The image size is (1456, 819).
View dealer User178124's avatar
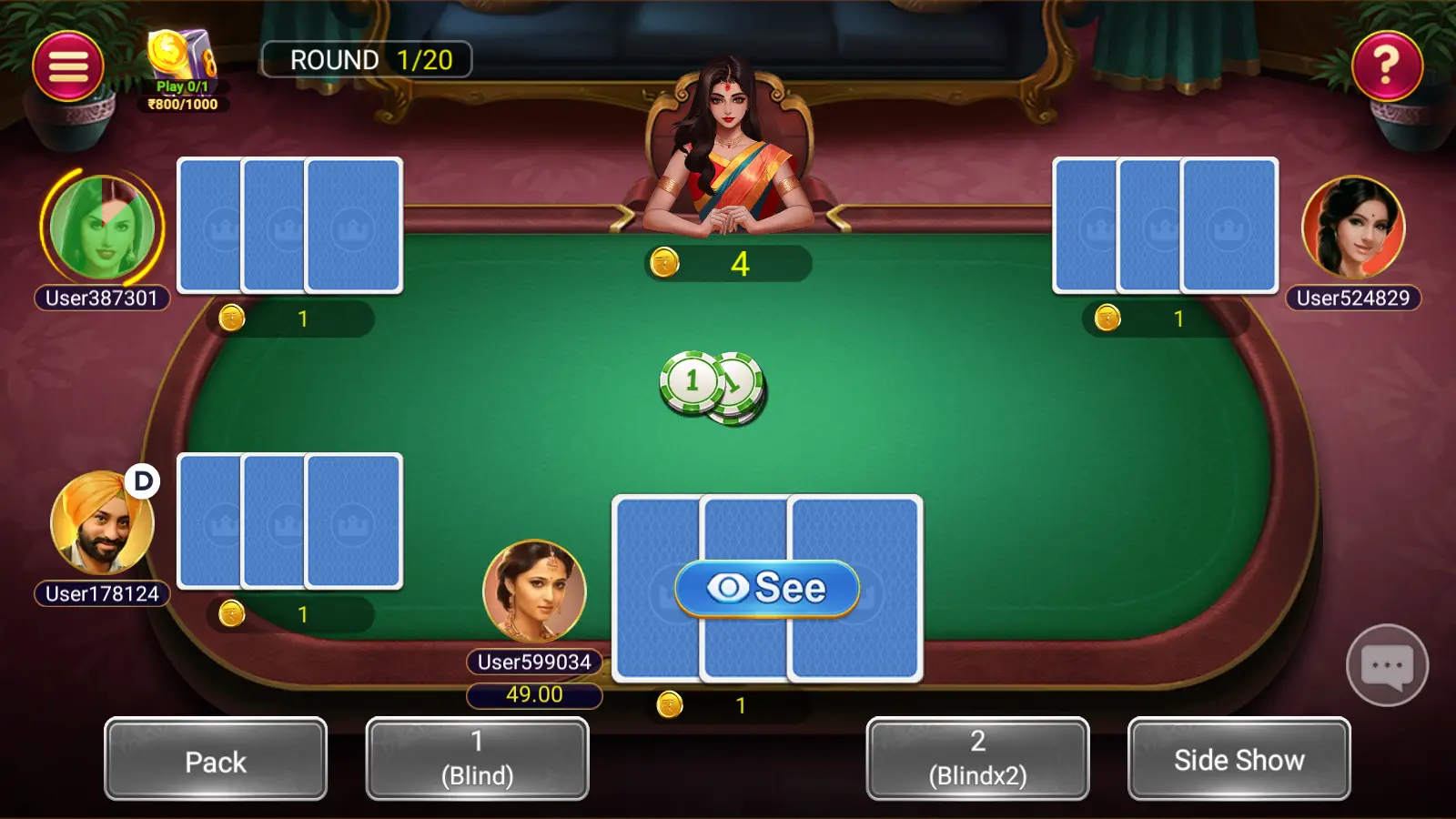pyautogui.click(x=102, y=523)
